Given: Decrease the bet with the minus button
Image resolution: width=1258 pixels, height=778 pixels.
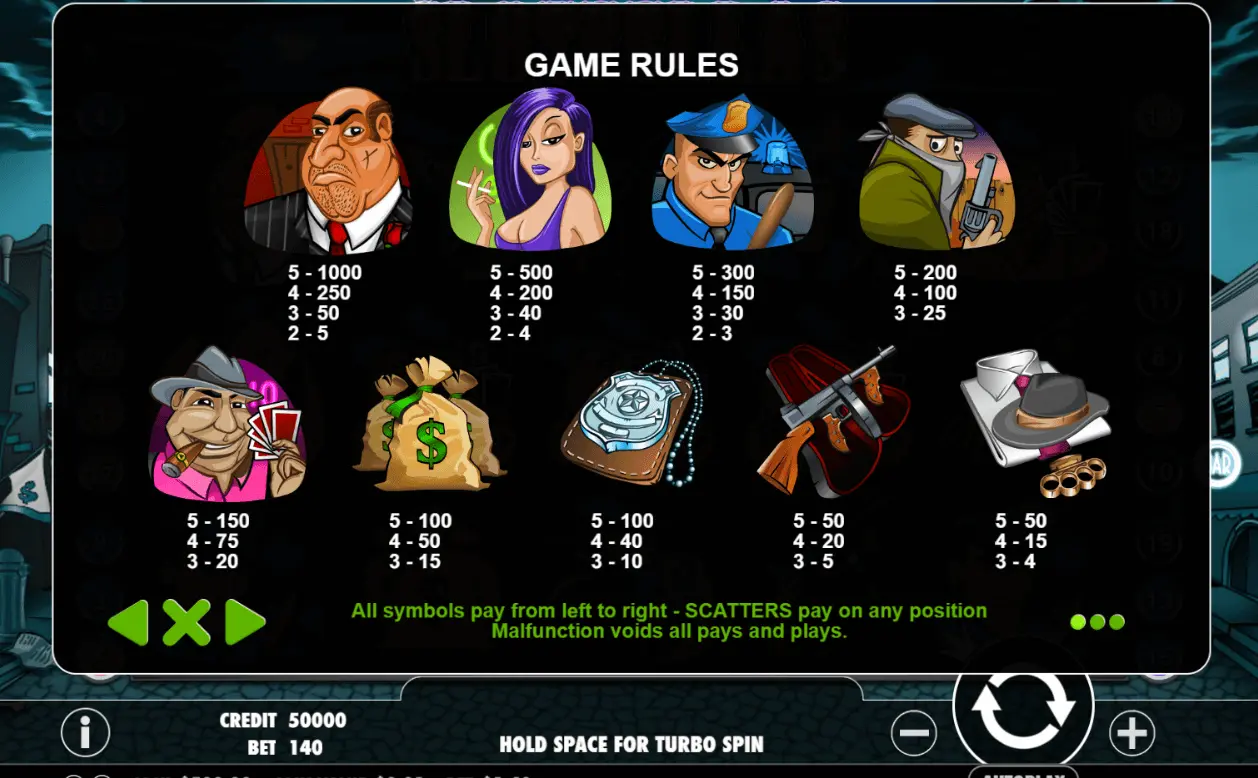Looking at the screenshot, I should (x=913, y=733).
